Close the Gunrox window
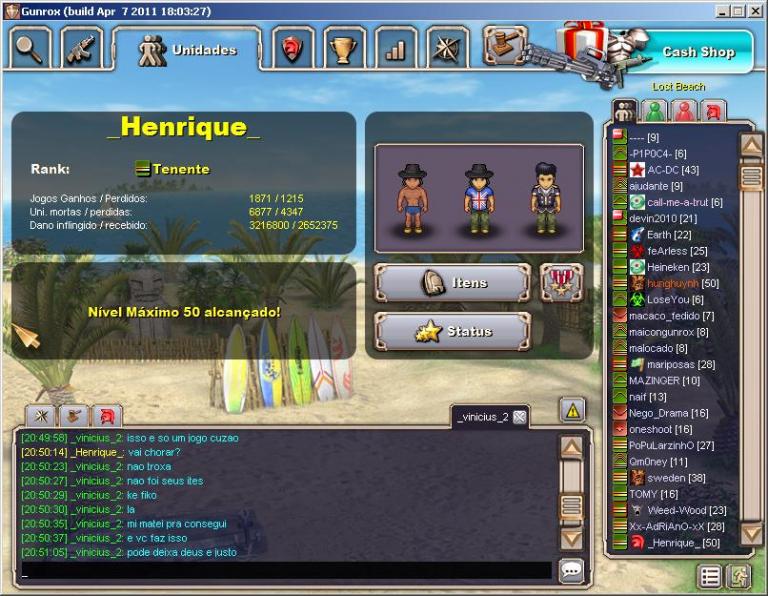768x596 pixels. (x=755, y=10)
